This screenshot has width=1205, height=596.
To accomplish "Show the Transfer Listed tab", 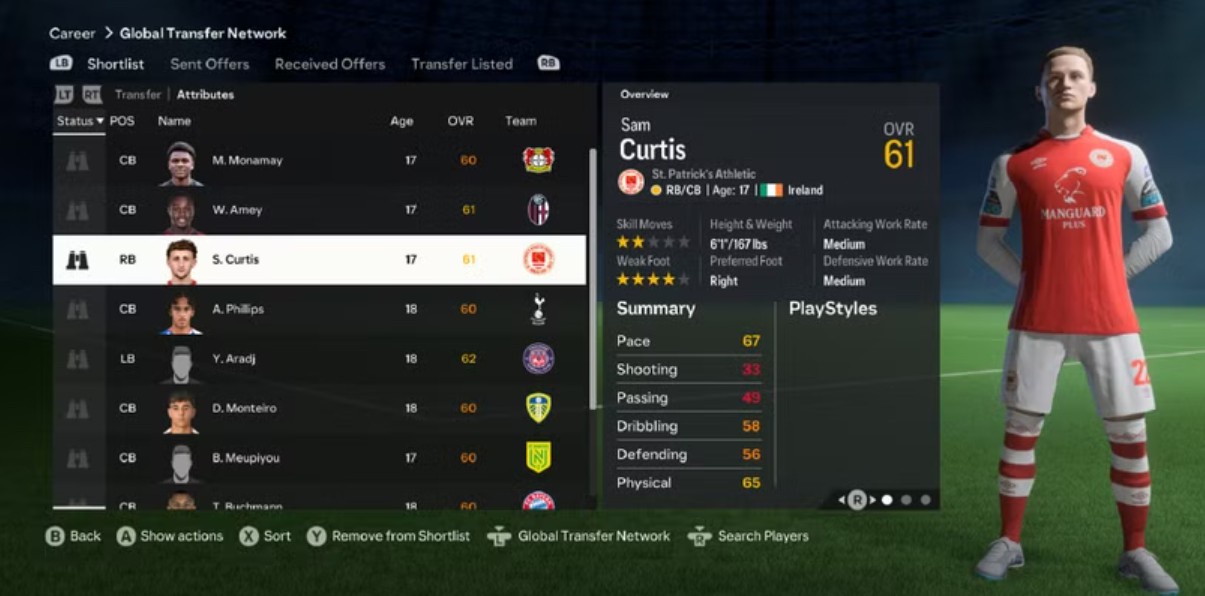I will click(x=461, y=64).
